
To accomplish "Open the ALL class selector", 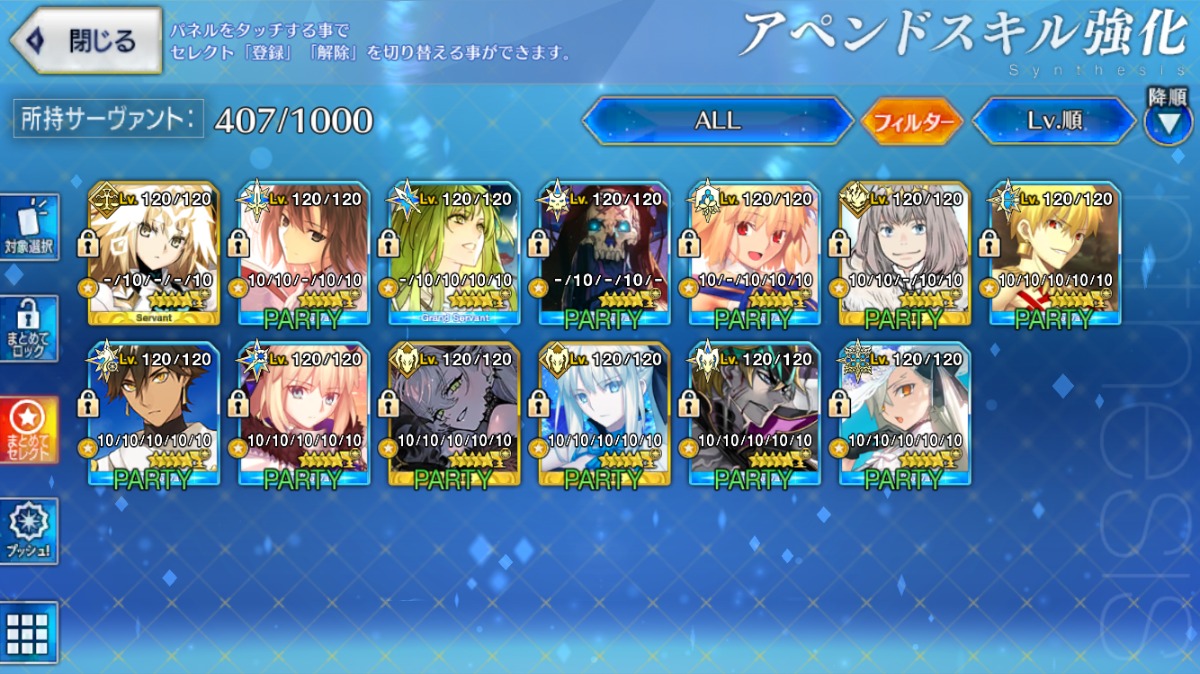I will click(717, 121).
